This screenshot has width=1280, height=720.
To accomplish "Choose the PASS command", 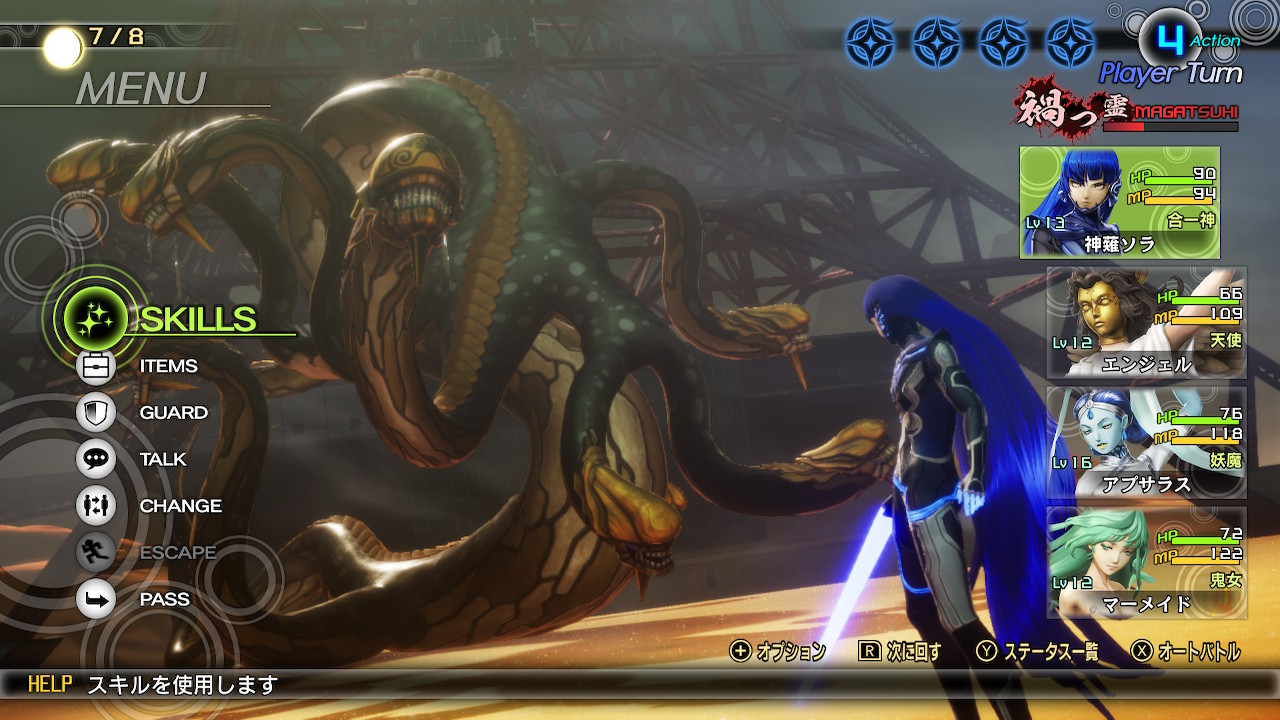I will tap(164, 599).
